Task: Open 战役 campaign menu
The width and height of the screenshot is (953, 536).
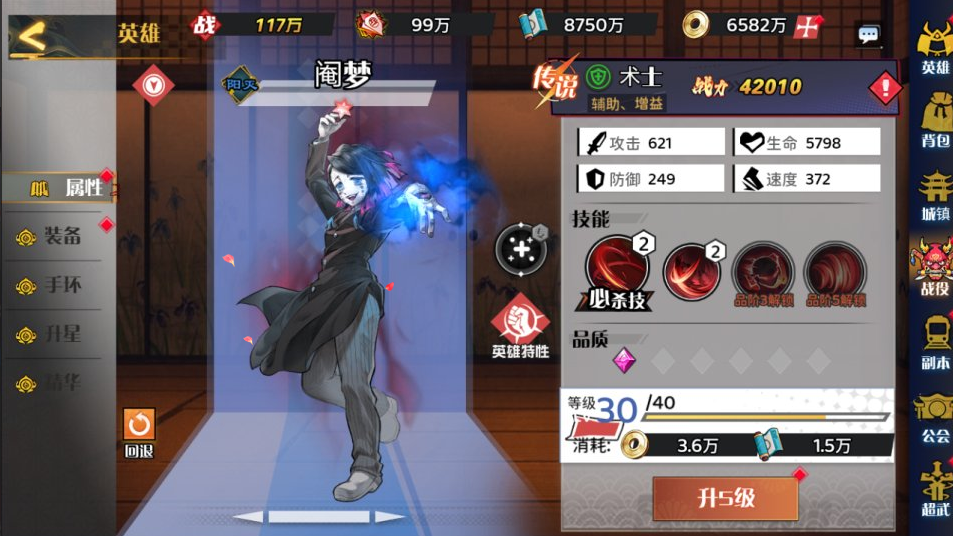Action: [x=934, y=268]
